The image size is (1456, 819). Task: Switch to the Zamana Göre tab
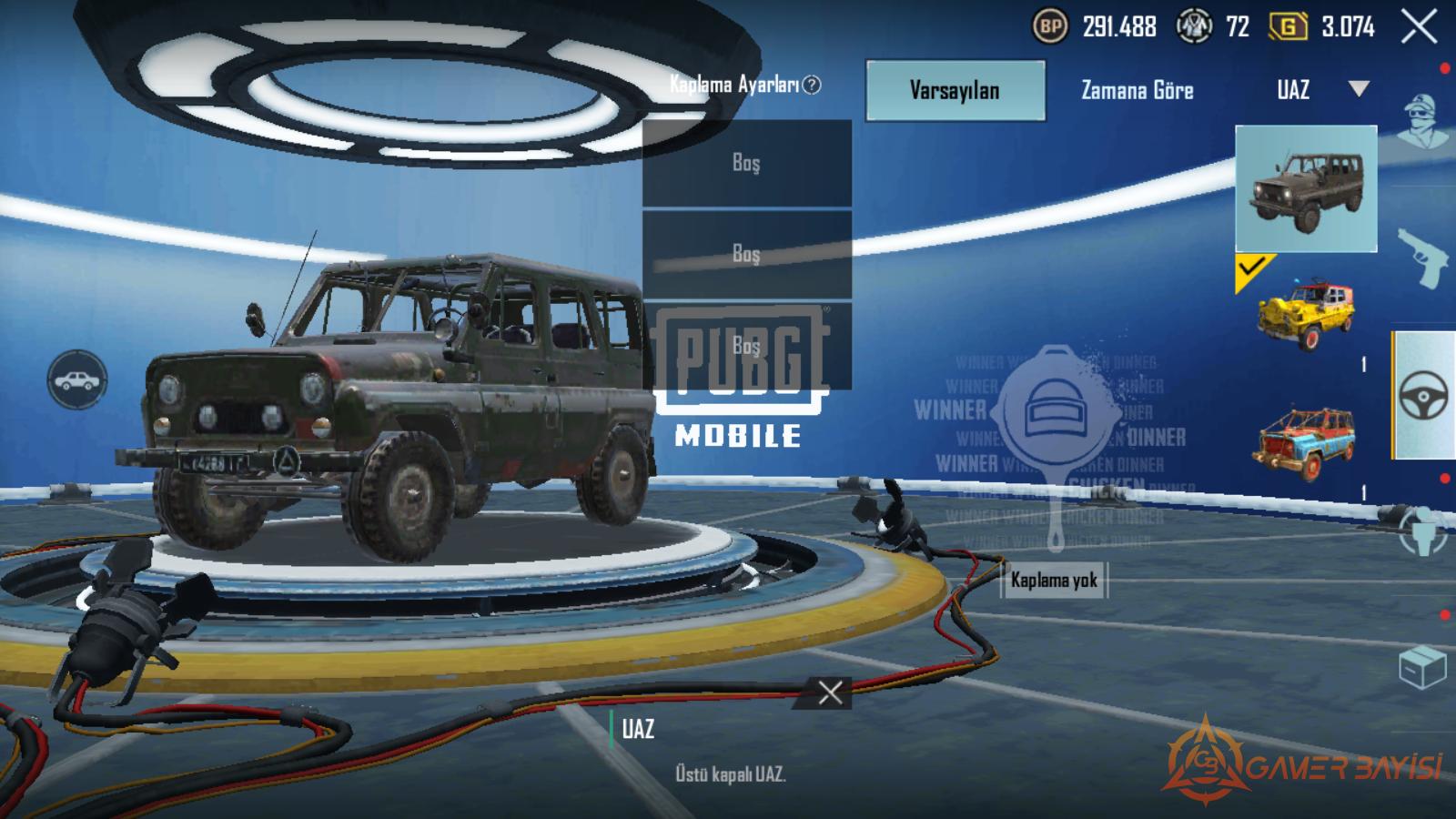click(1137, 90)
